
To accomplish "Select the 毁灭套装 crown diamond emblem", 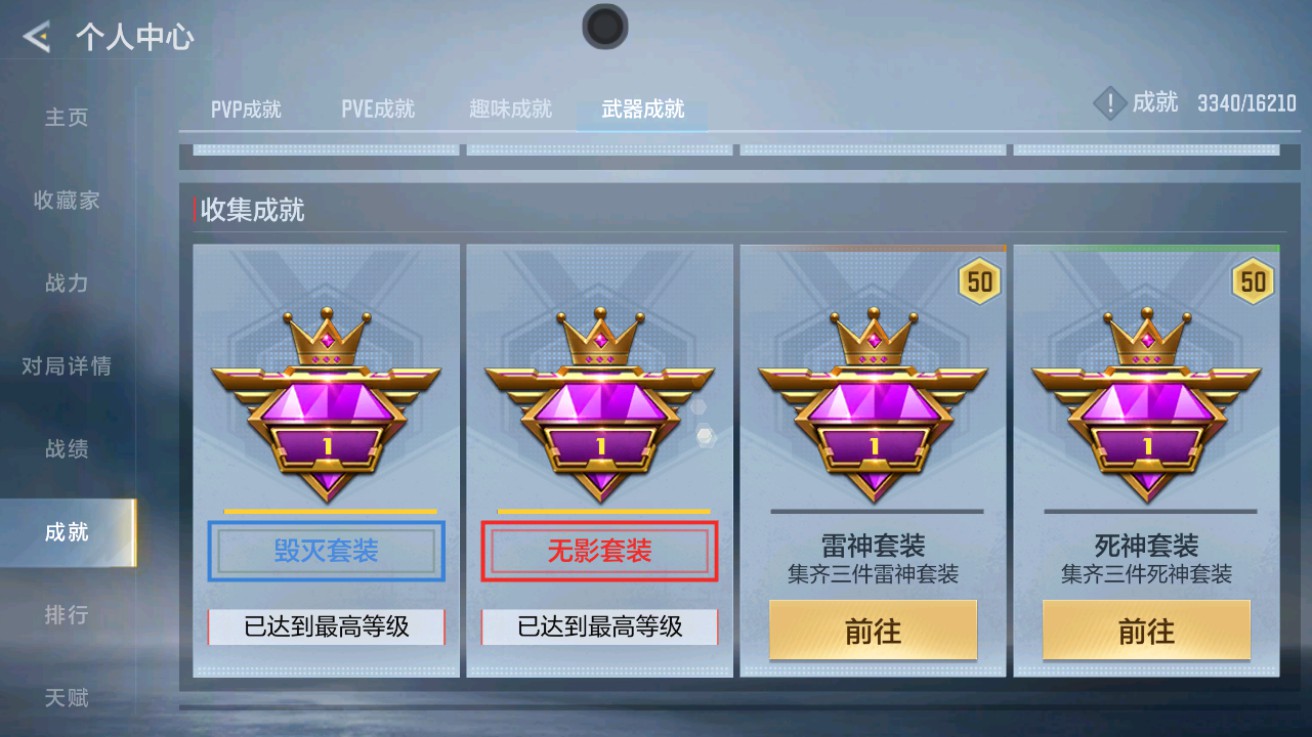I will [x=326, y=405].
